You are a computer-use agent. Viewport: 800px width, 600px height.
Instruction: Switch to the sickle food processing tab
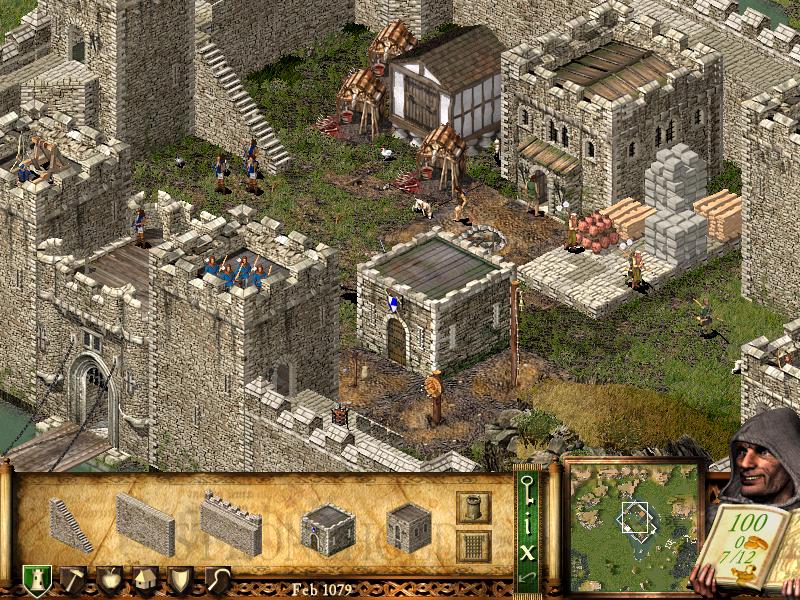pos(217,581)
